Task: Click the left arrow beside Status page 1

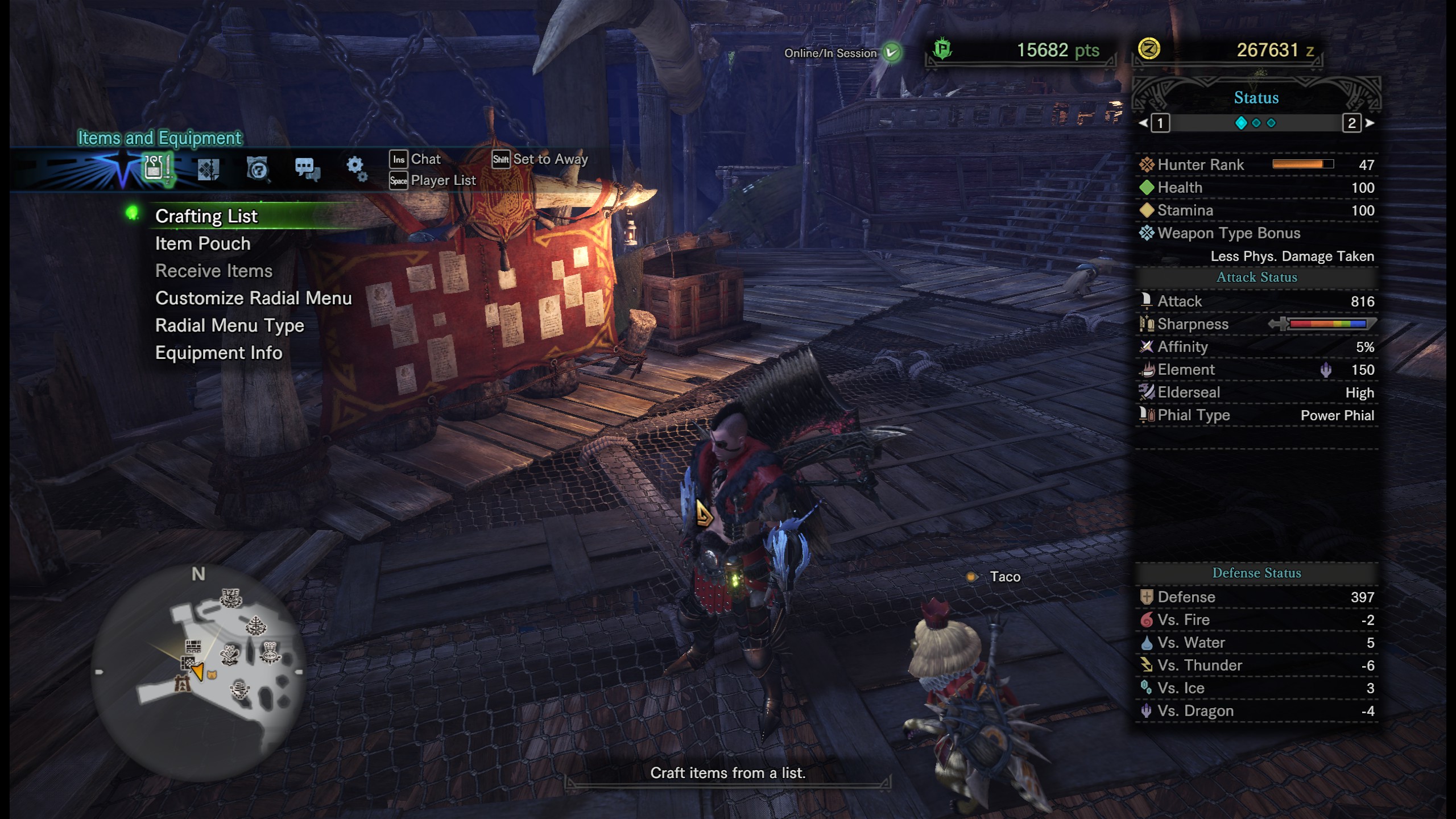Action: 1143,123
